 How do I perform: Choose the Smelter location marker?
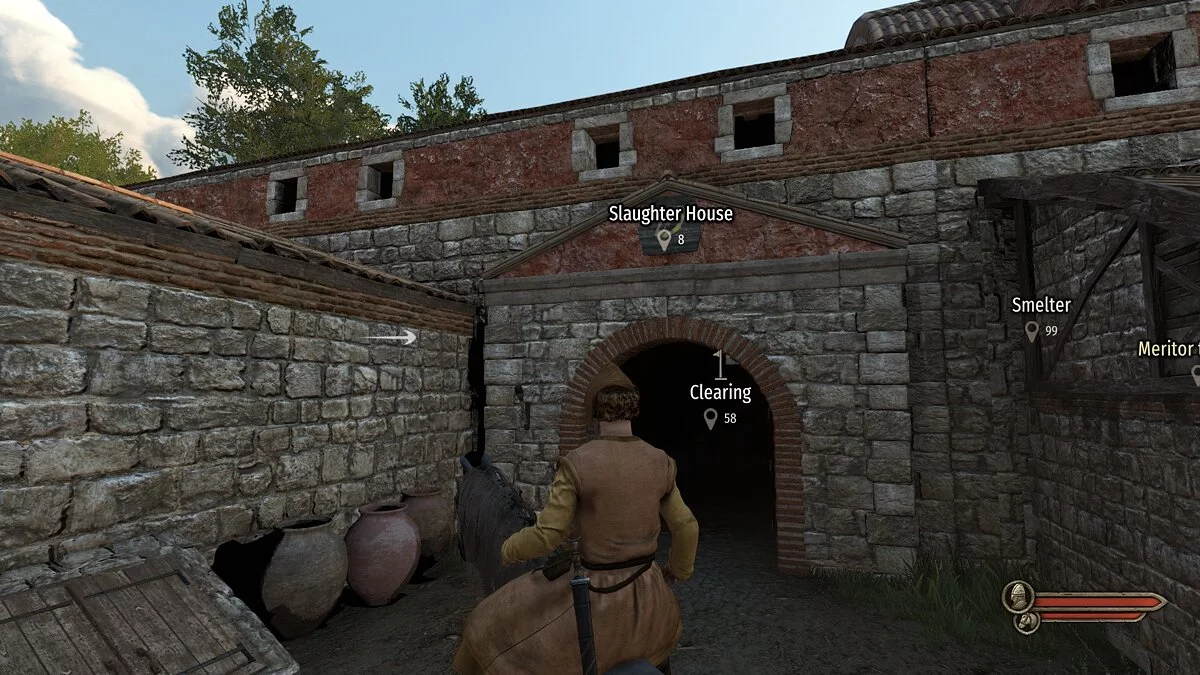pyautogui.click(x=1031, y=330)
